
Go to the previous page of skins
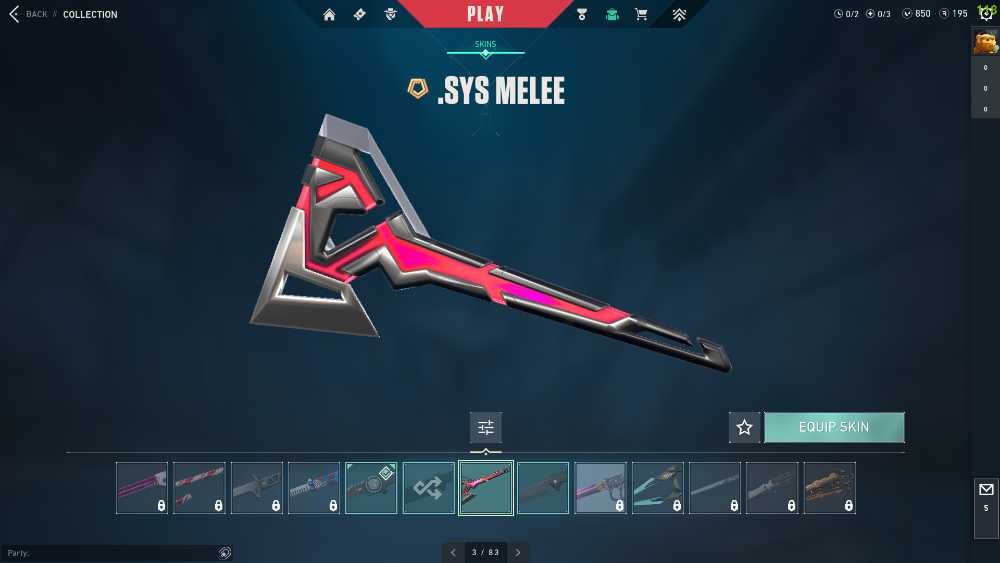[453, 552]
